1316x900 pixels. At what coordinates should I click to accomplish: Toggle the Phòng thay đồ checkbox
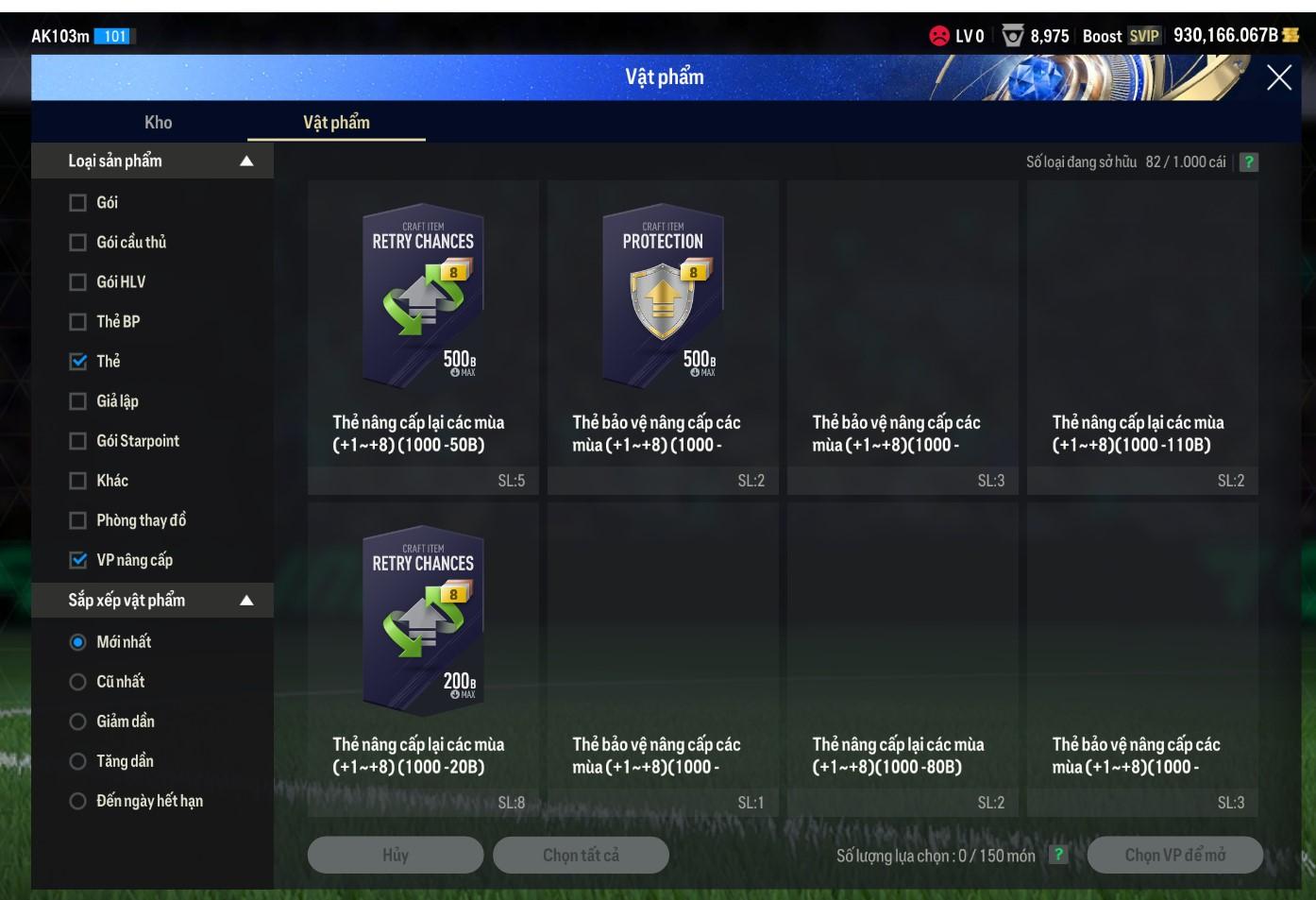click(78, 520)
